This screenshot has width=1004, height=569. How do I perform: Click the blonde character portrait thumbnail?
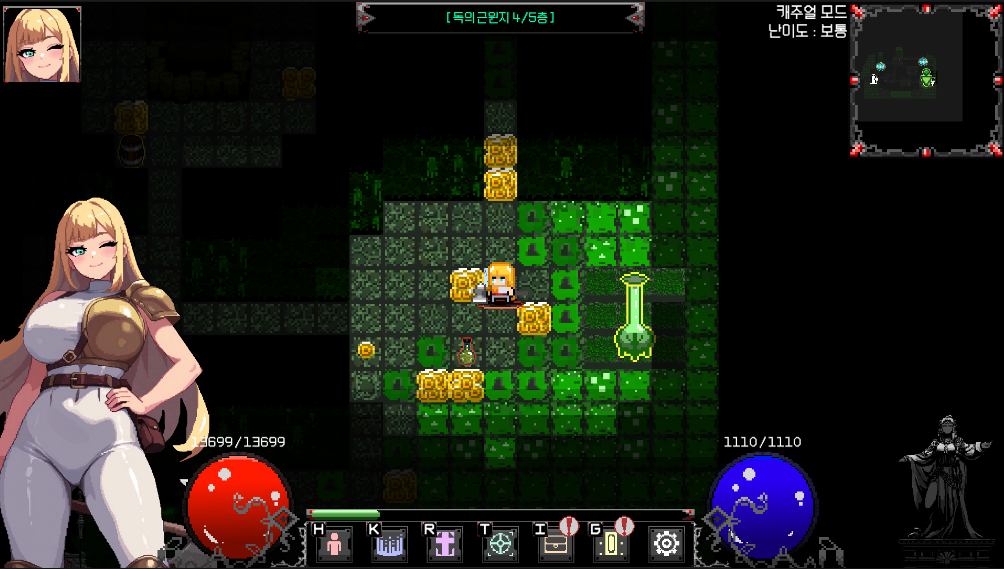coord(43,46)
